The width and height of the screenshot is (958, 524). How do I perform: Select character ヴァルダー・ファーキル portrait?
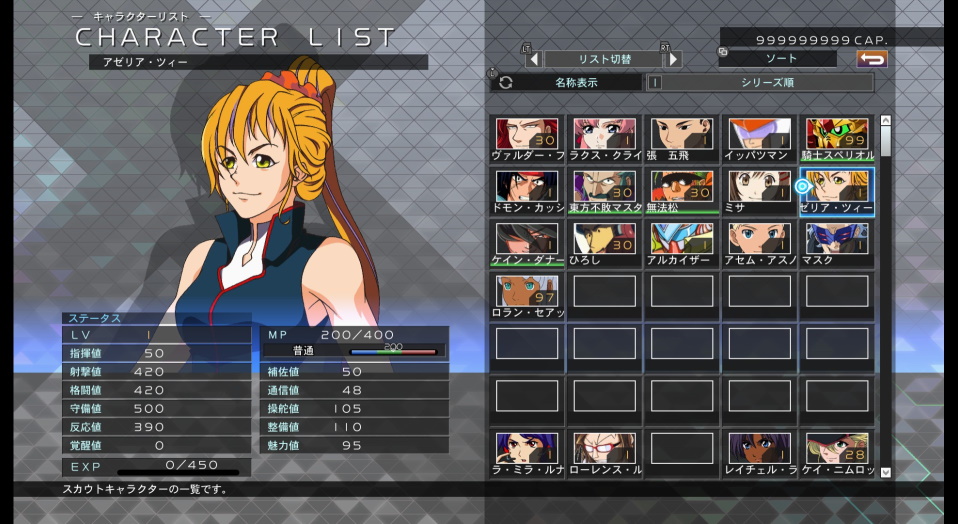[527, 138]
